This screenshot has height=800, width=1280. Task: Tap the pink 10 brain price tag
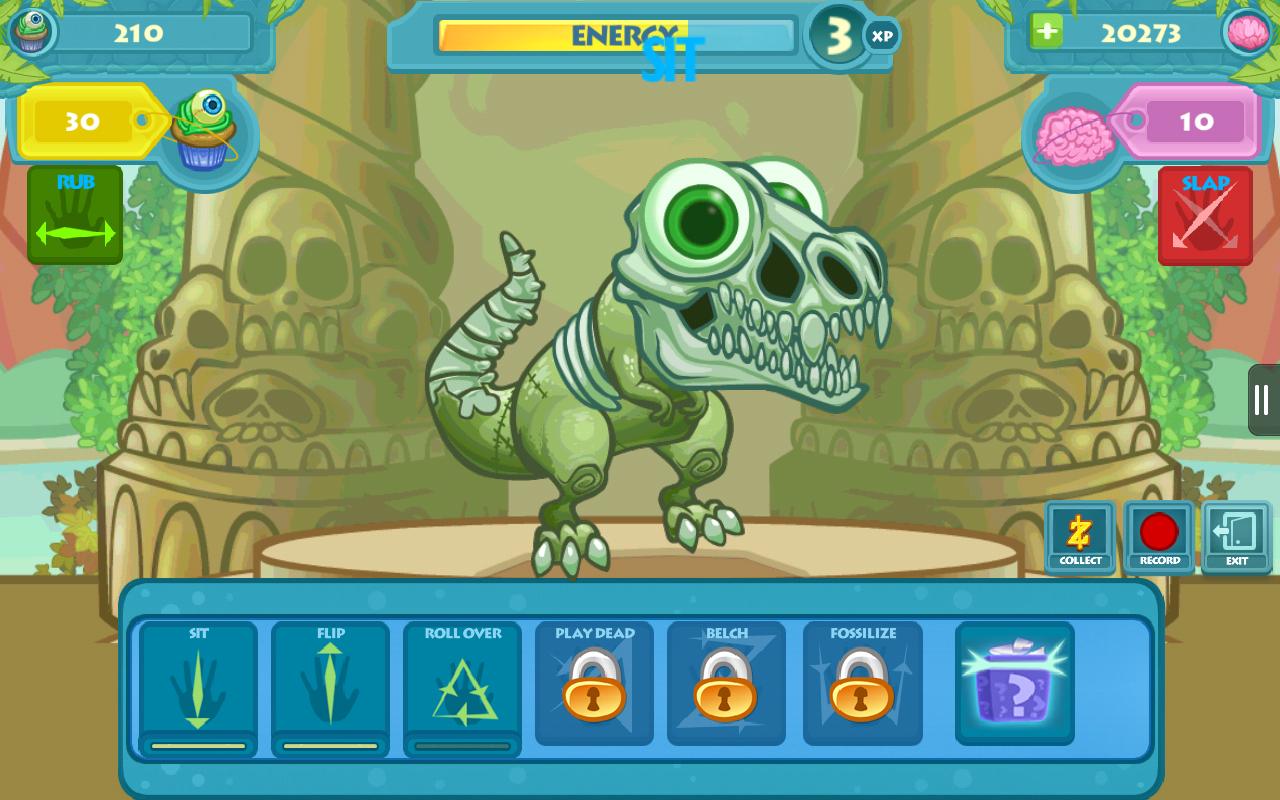[x=1195, y=122]
